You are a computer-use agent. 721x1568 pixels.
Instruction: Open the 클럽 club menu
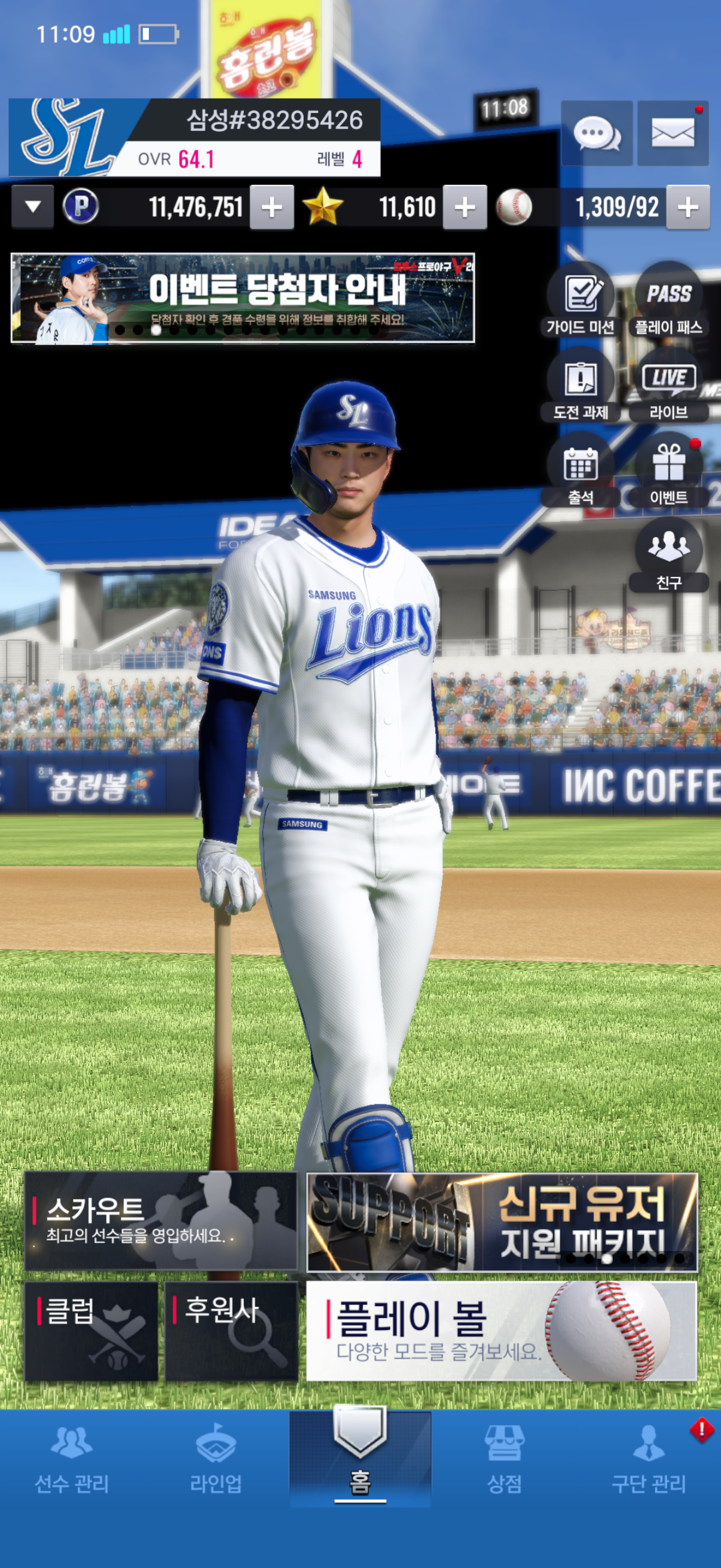point(91,1331)
